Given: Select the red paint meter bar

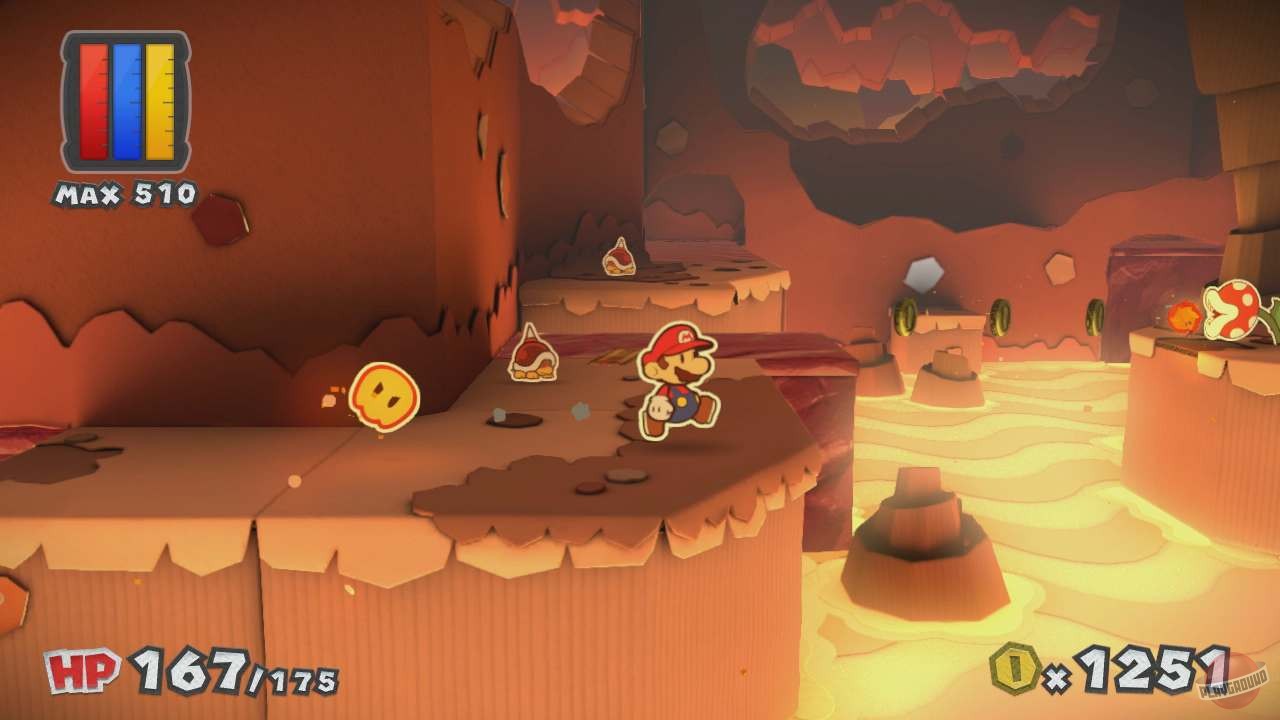Looking at the screenshot, I should pyautogui.click(x=93, y=100).
